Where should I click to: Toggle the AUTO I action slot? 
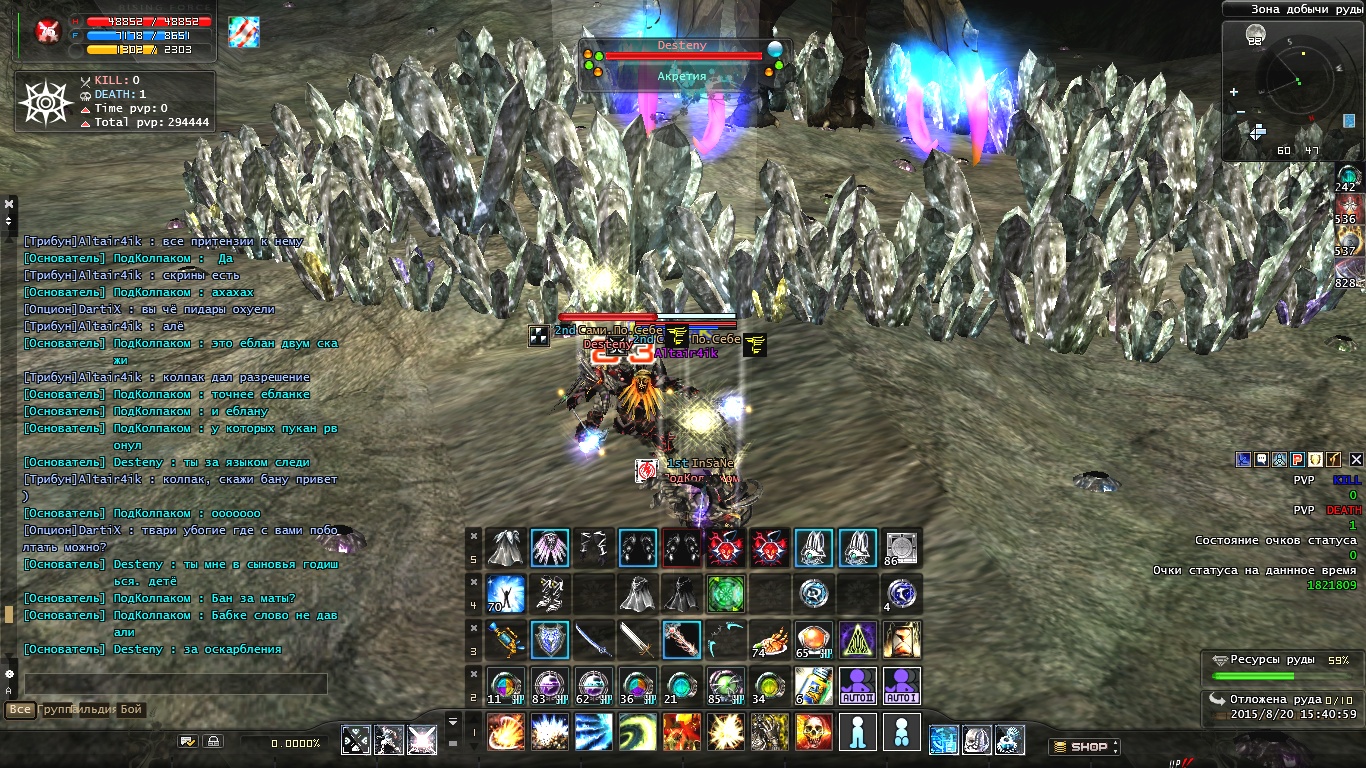(x=901, y=686)
